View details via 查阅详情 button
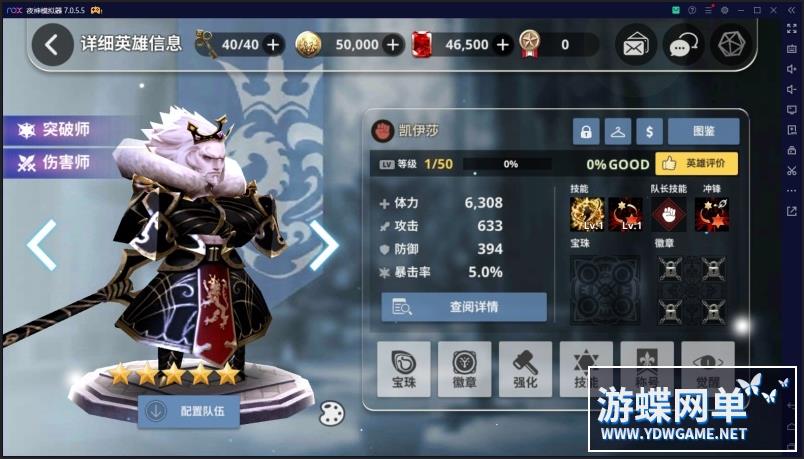The width and height of the screenshot is (804, 459). (x=464, y=307)
